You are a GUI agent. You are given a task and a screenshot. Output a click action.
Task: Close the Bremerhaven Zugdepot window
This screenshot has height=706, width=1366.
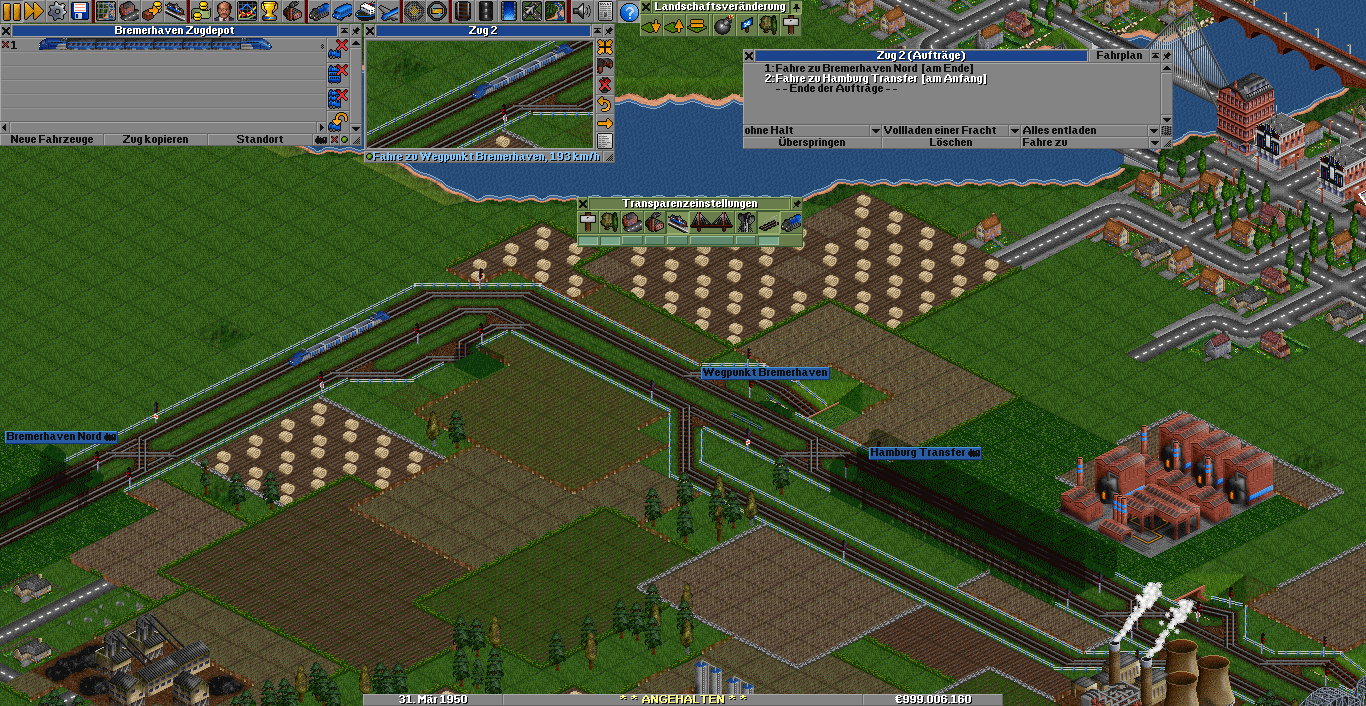pyautogui.click(x=6, y=31)
